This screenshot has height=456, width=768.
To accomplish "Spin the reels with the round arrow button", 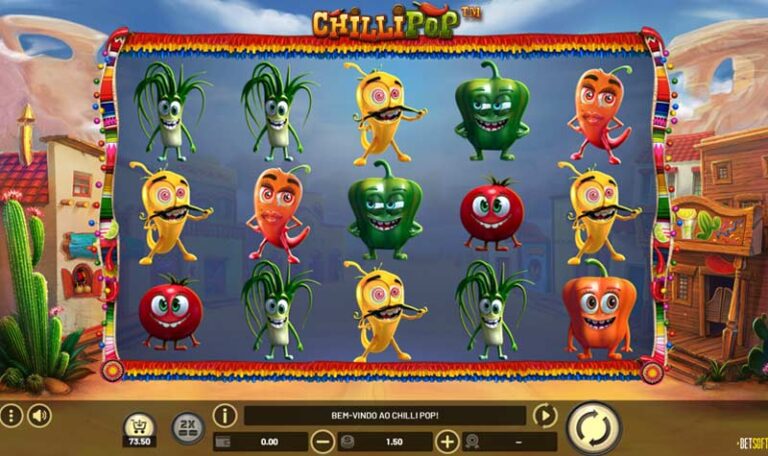I will [594, 427].
